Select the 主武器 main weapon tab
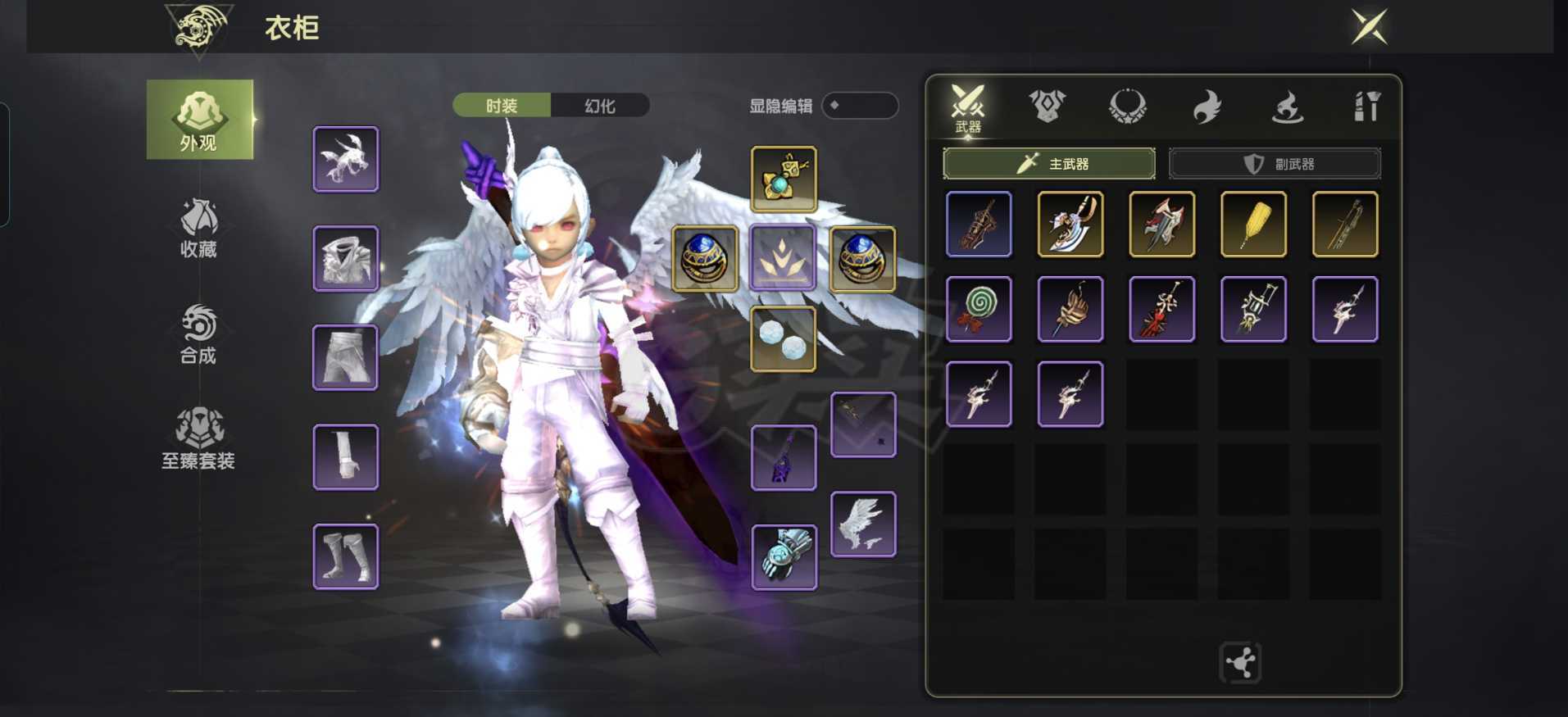 pyautogui.click(x=1049, y=164)
